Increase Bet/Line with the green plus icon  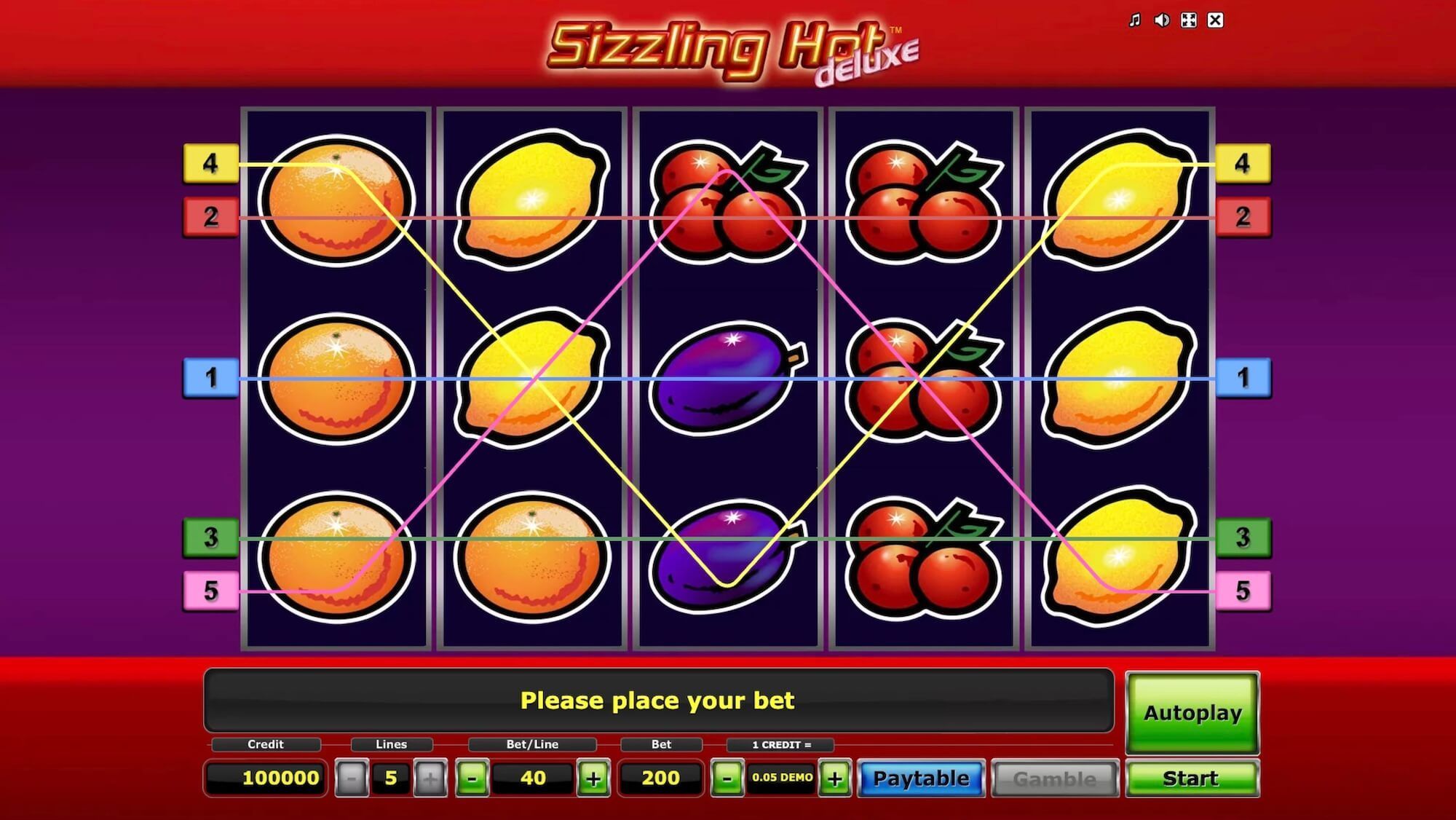[x=594, y=778]
